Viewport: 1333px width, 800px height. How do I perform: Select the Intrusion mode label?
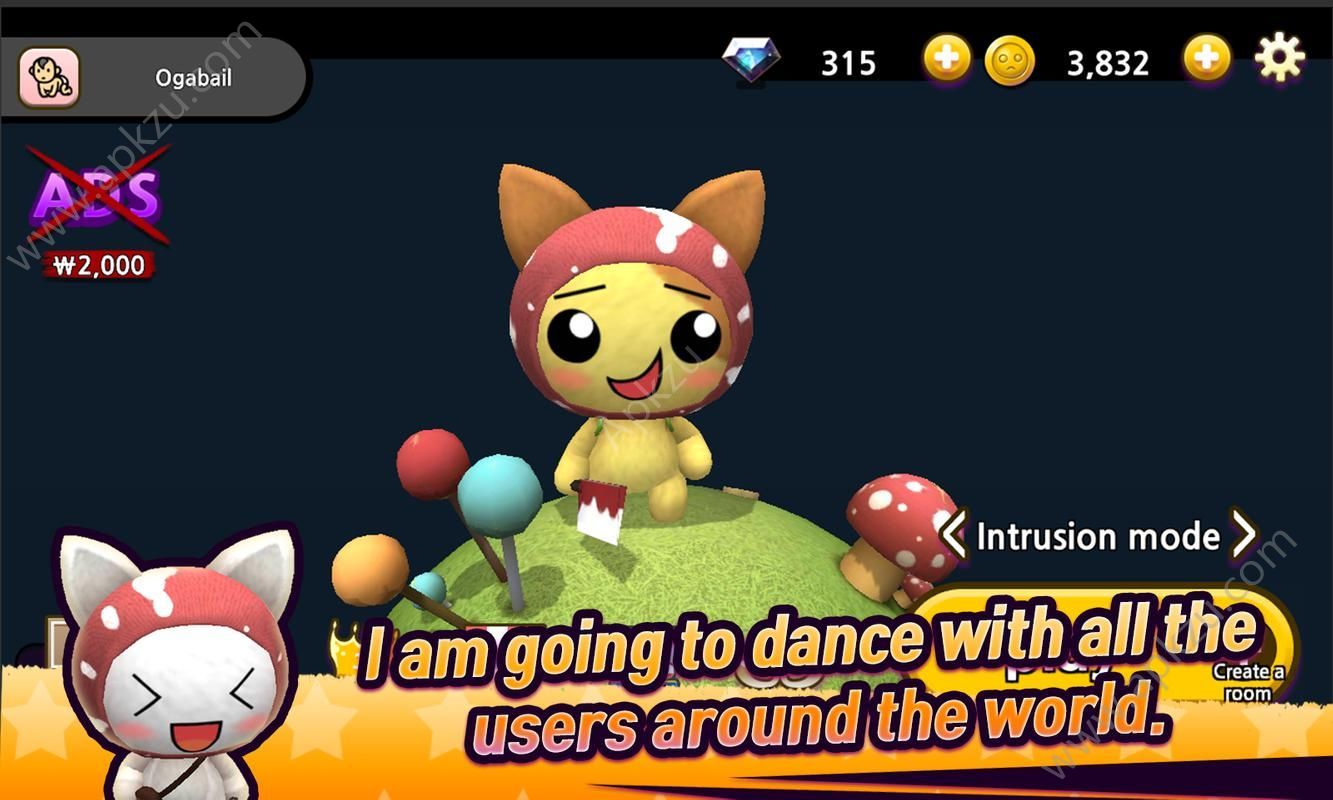1097,536
